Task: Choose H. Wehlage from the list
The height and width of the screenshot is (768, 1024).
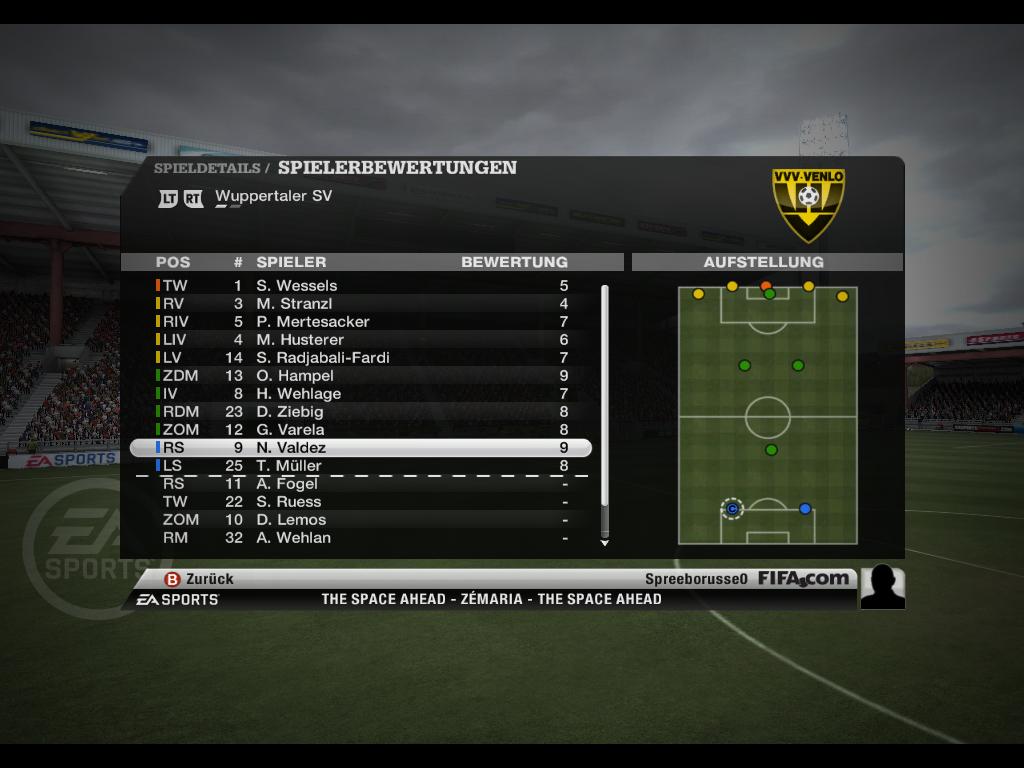Action: click(x=298, y=394)
